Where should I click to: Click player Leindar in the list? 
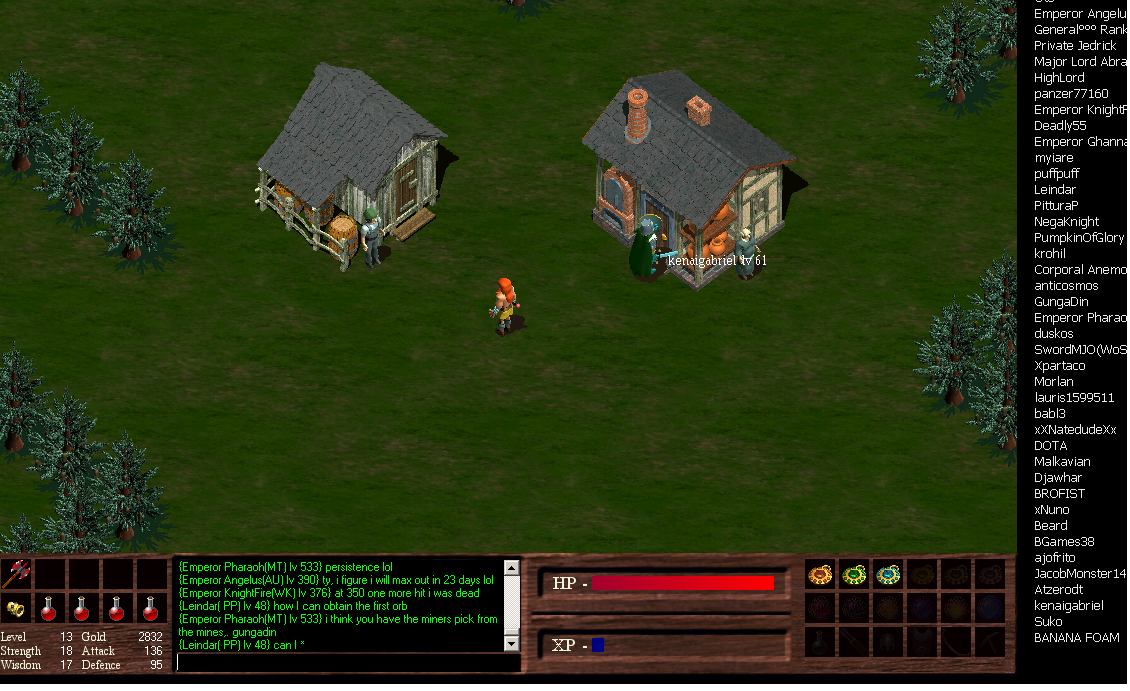(1055, 190)
